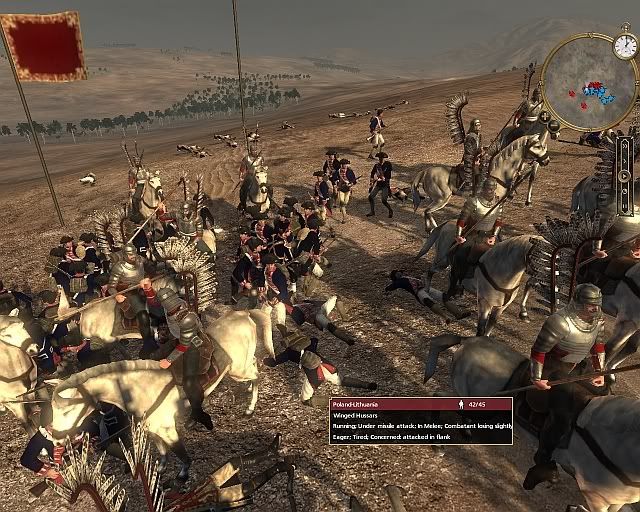Image resolution: width=640 pixels, height=512 pixels.
Task: Click the pocket watch battle timer
Action: [x=625, y=45]
